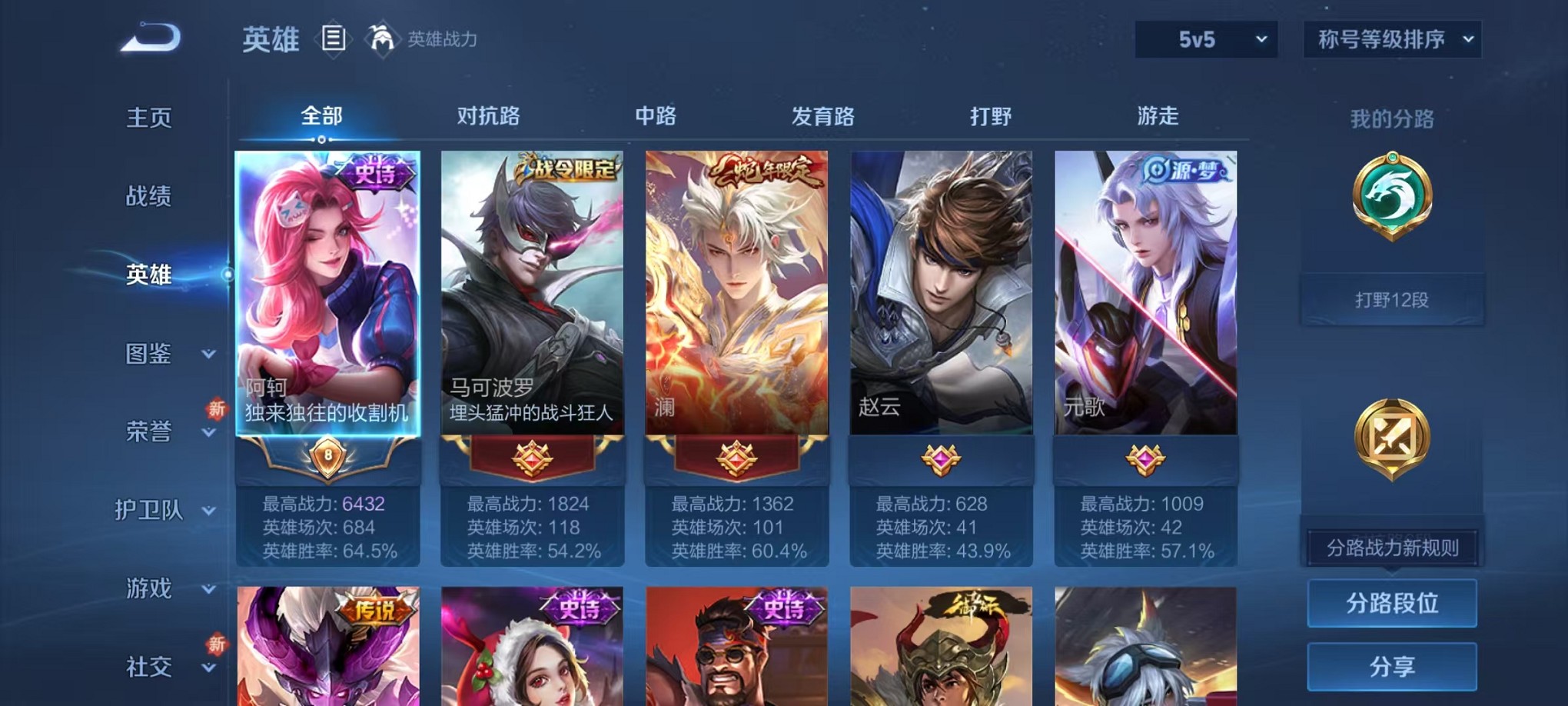1568x706 pixels.
Task: Click the 英雄战力 monster icon
Action: click(x=380, y=37)
